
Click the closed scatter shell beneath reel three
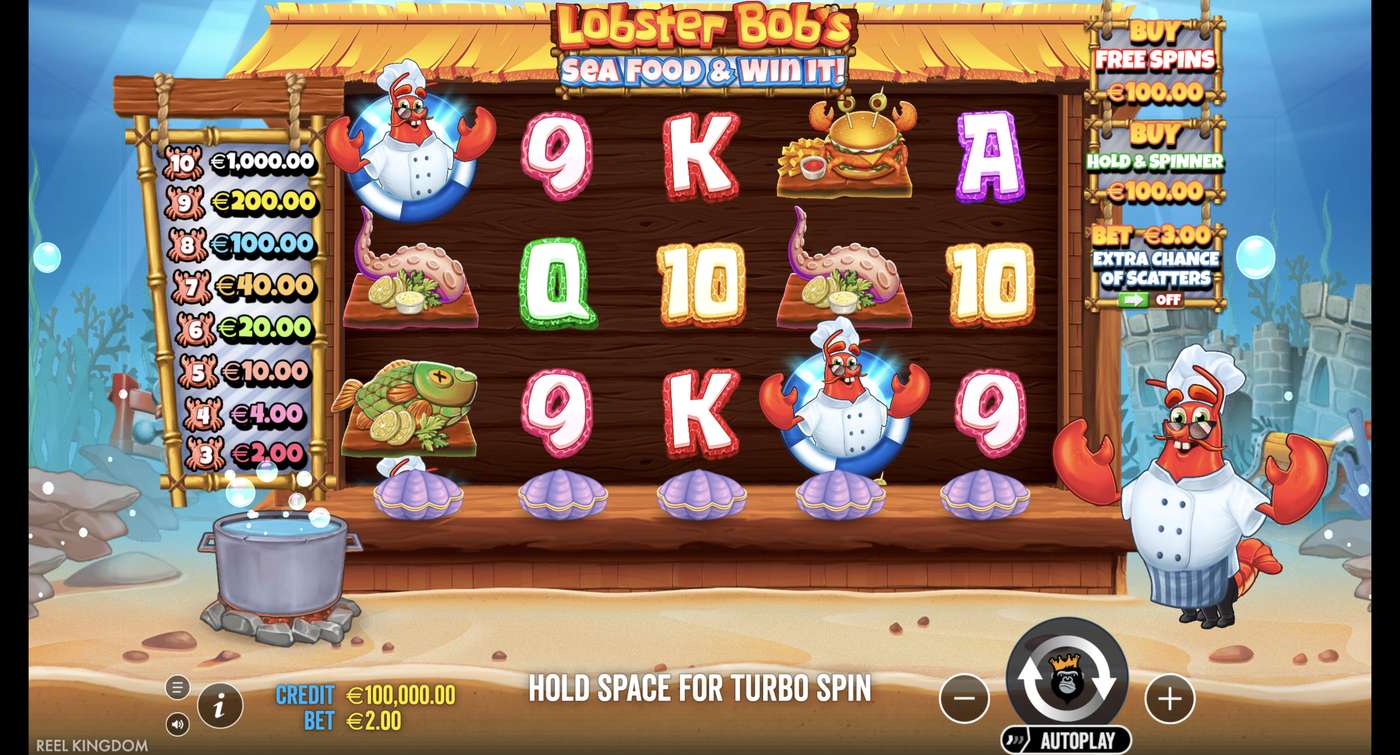pyautogui.click(x=700, y=493)
